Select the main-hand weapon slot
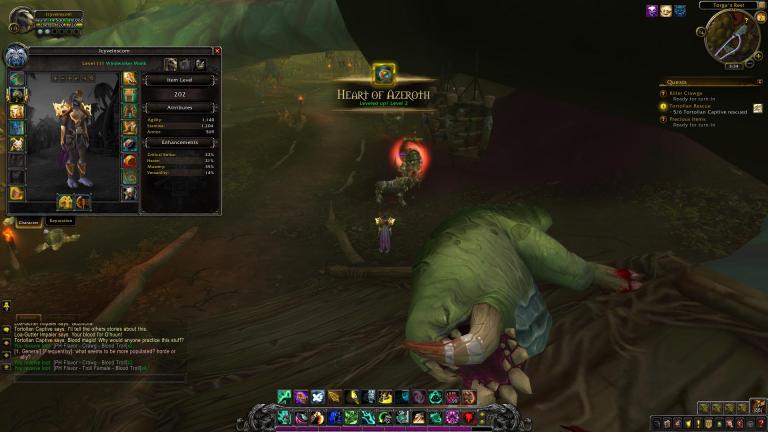Viewport: 768px width, 432px height. click(64, 202)
